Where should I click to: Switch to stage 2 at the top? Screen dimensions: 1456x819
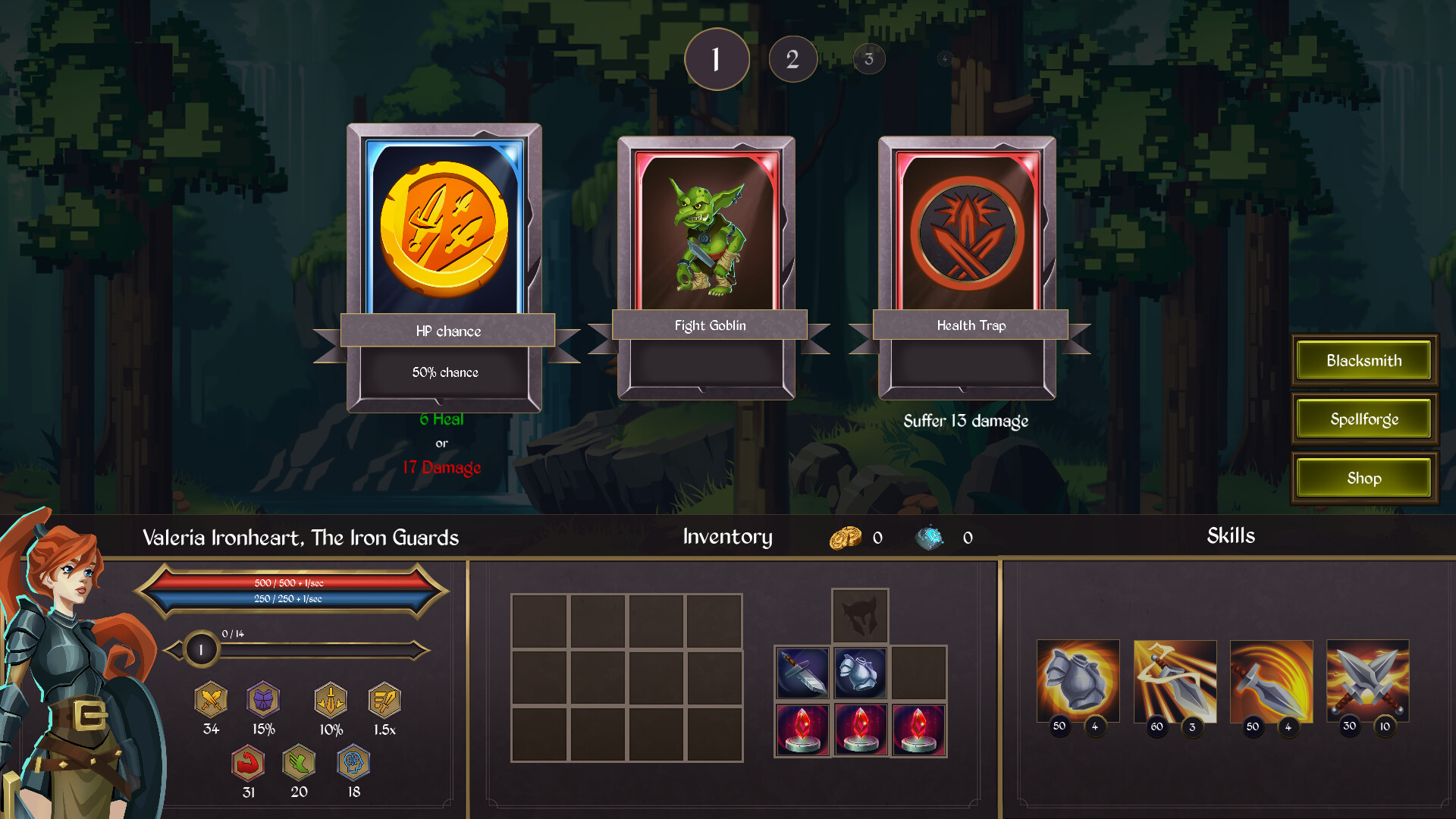(x=792, y=58)
